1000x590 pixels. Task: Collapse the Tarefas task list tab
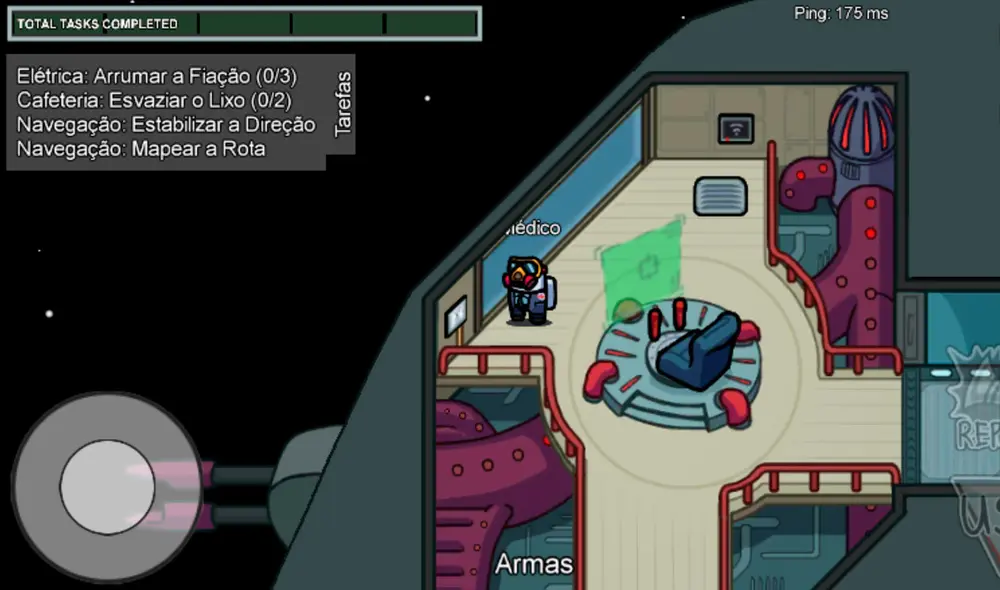[342, 112]
